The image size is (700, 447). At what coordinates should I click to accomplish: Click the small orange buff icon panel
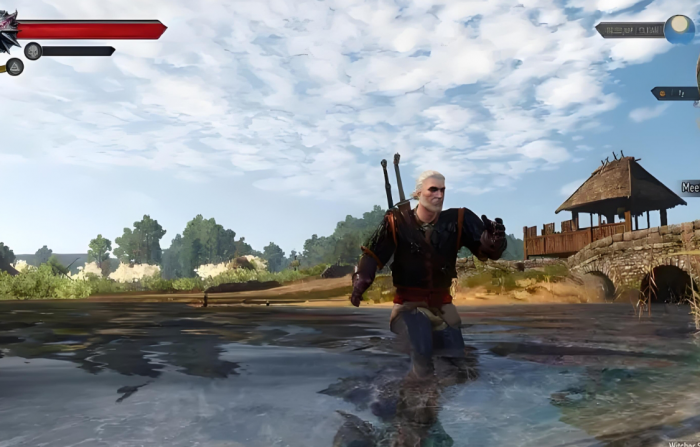click(675, 93)
